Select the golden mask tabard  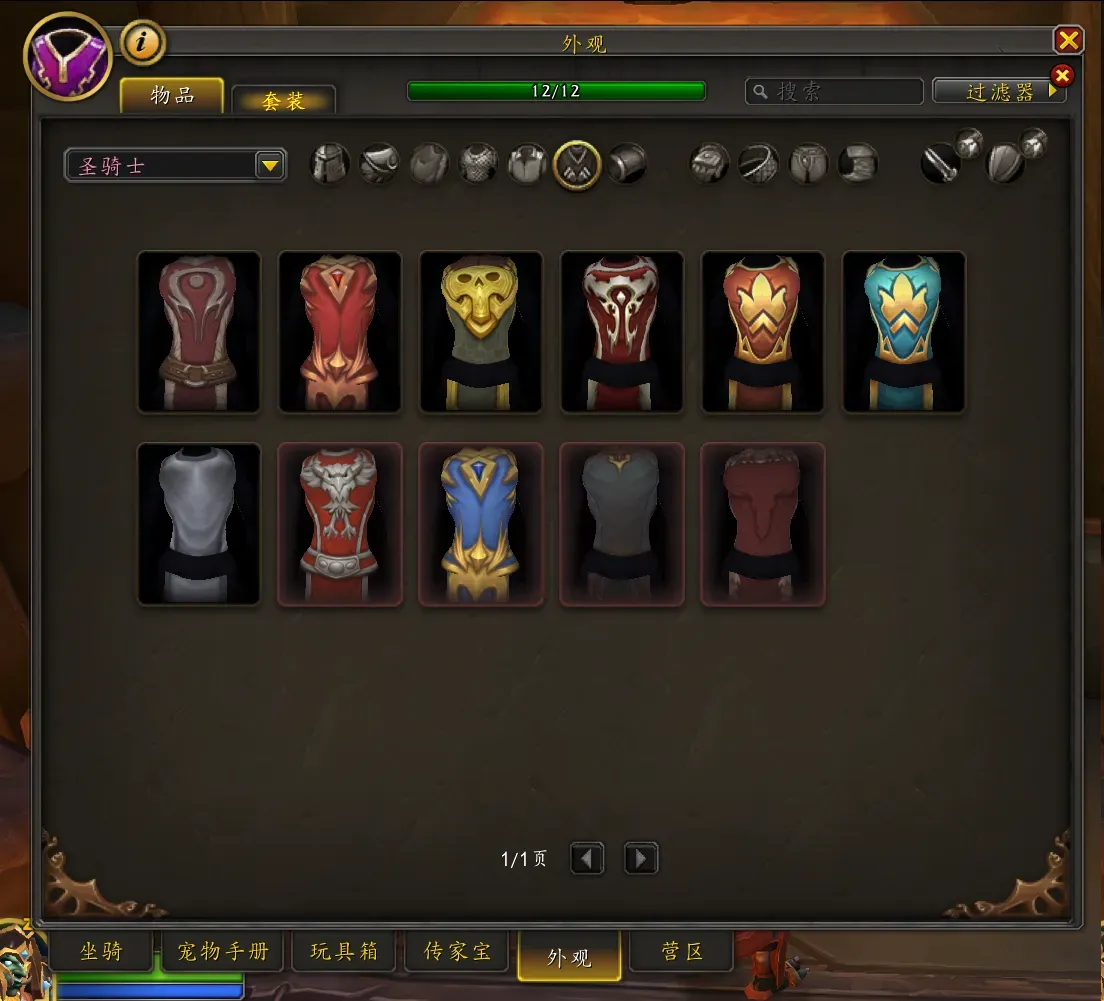coord(481,332)
